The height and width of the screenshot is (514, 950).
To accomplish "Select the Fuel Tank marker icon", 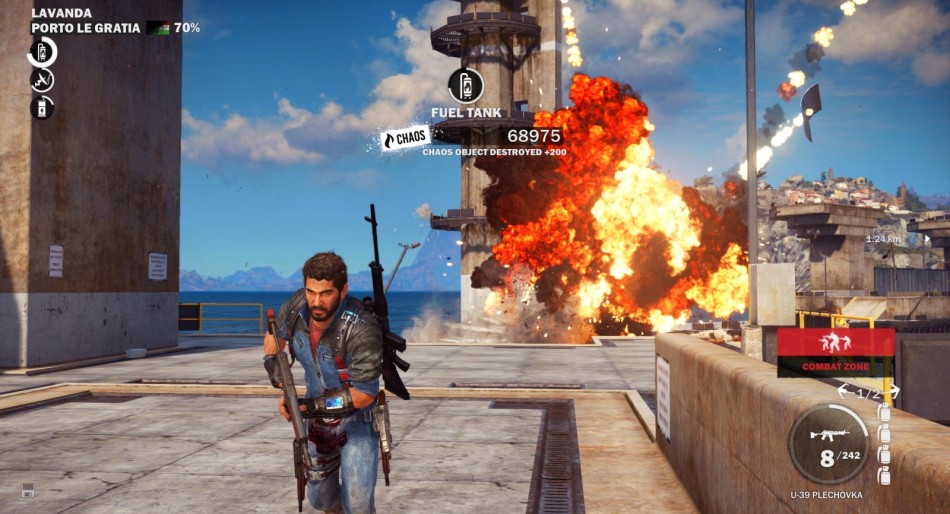I will (466, 85).
